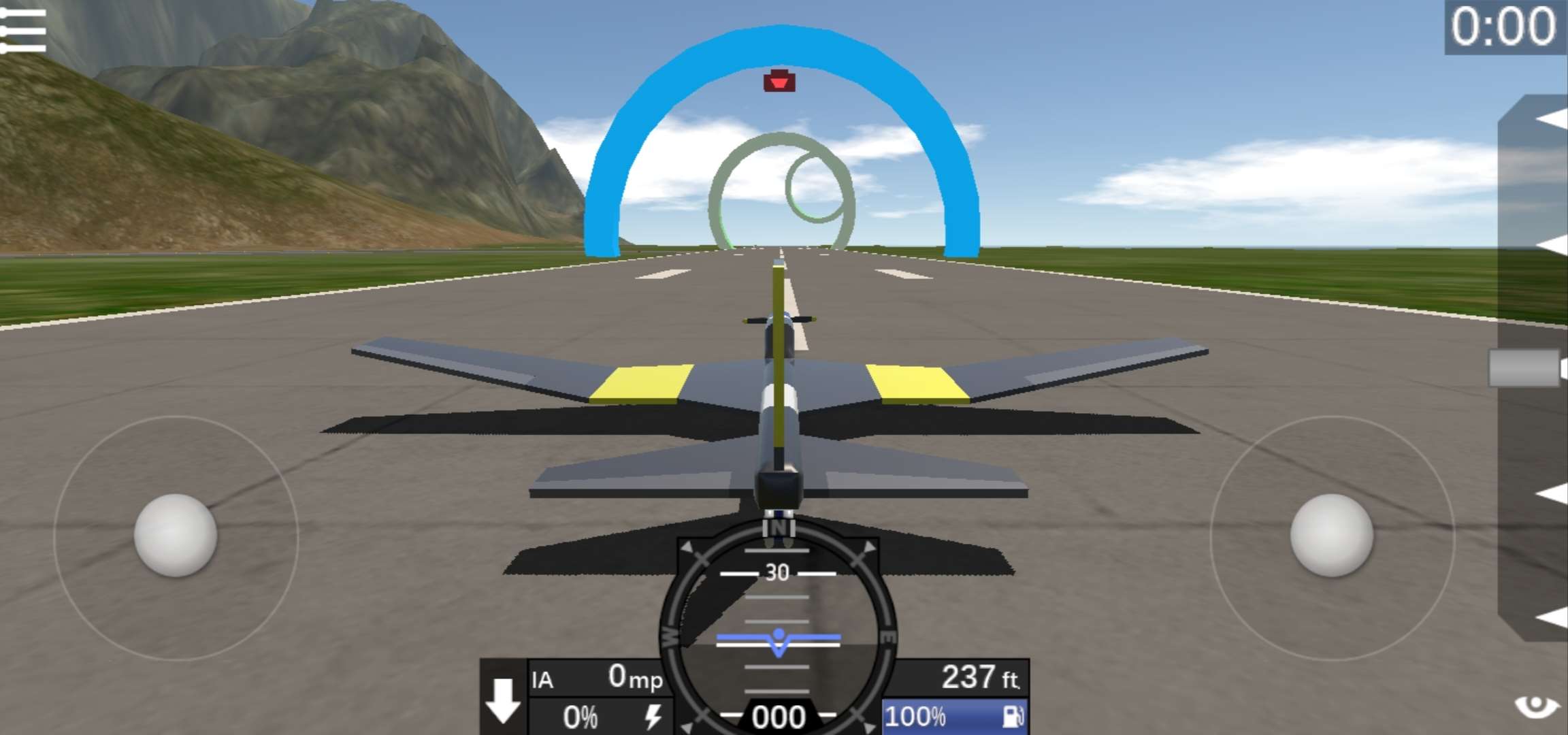Tap the right virtual joystick knob
The height and width of the screenshot is (735, 1568).
coord(1331,536)
